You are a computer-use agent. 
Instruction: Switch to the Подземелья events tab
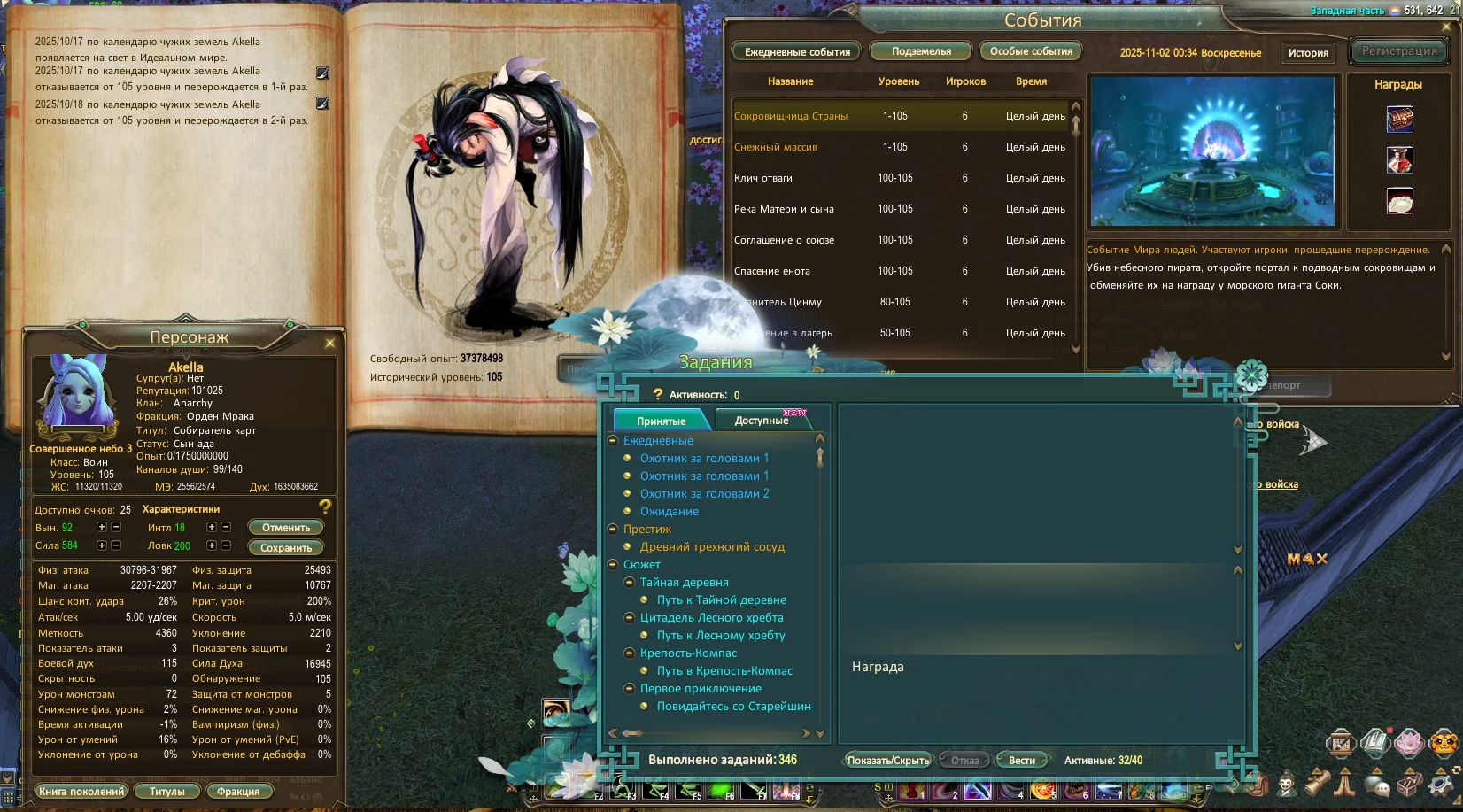point(921,51)
